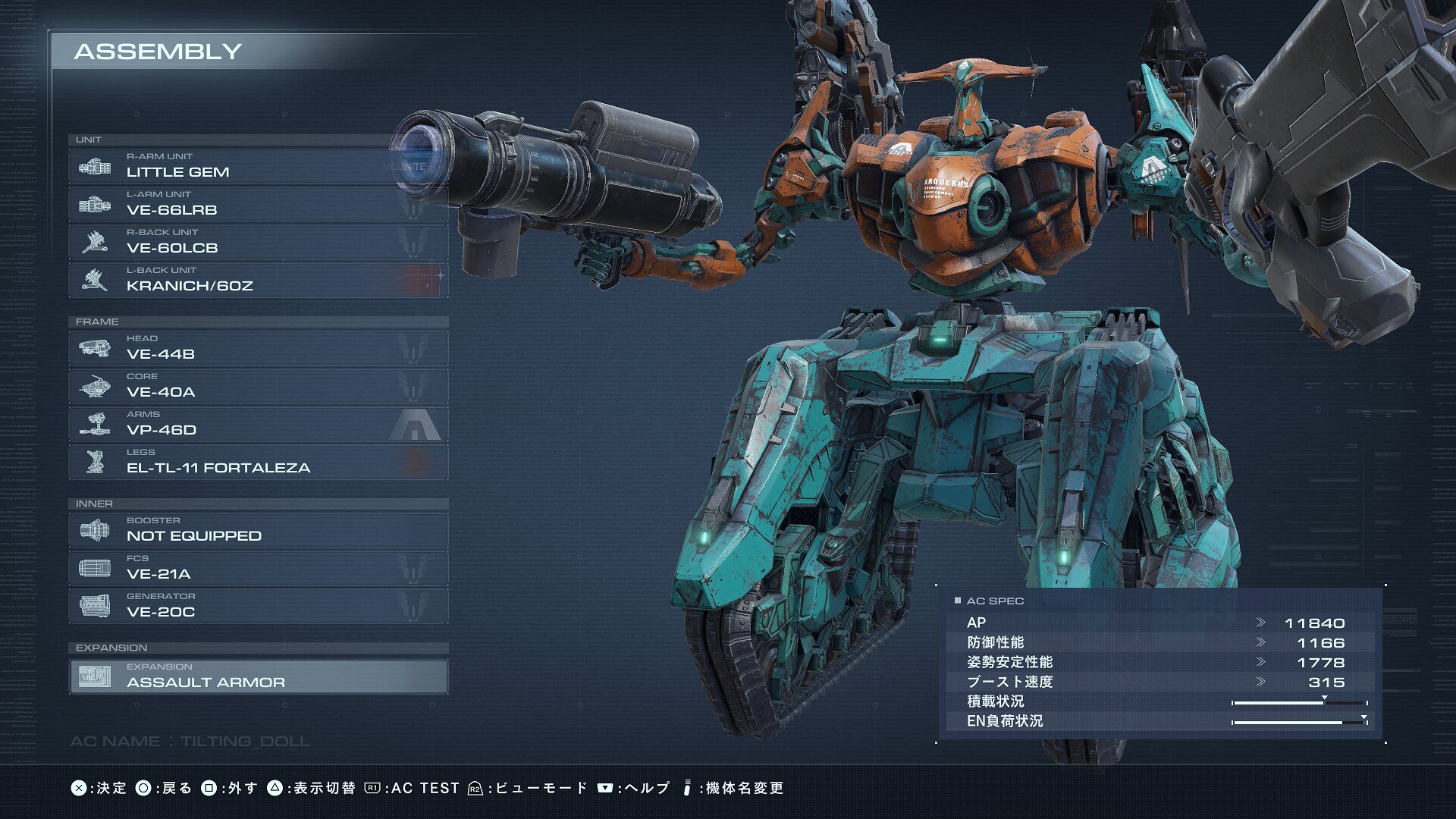1456x819 pixels.
Task: Select the CORE VE-40A part slot
Action: (x=258, y=386)
